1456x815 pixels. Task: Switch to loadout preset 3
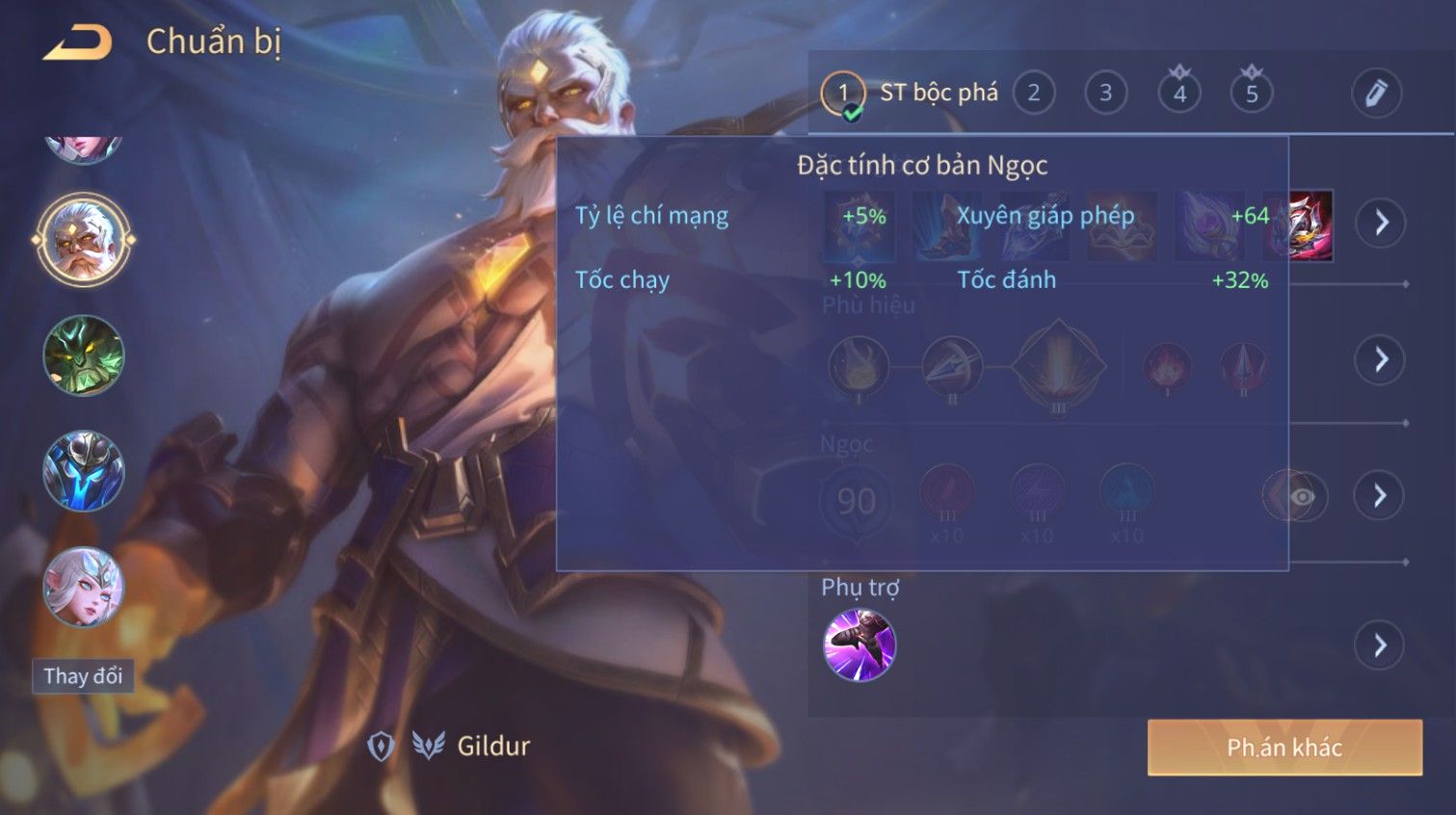pyautogui.click(x=1105, y=93)
